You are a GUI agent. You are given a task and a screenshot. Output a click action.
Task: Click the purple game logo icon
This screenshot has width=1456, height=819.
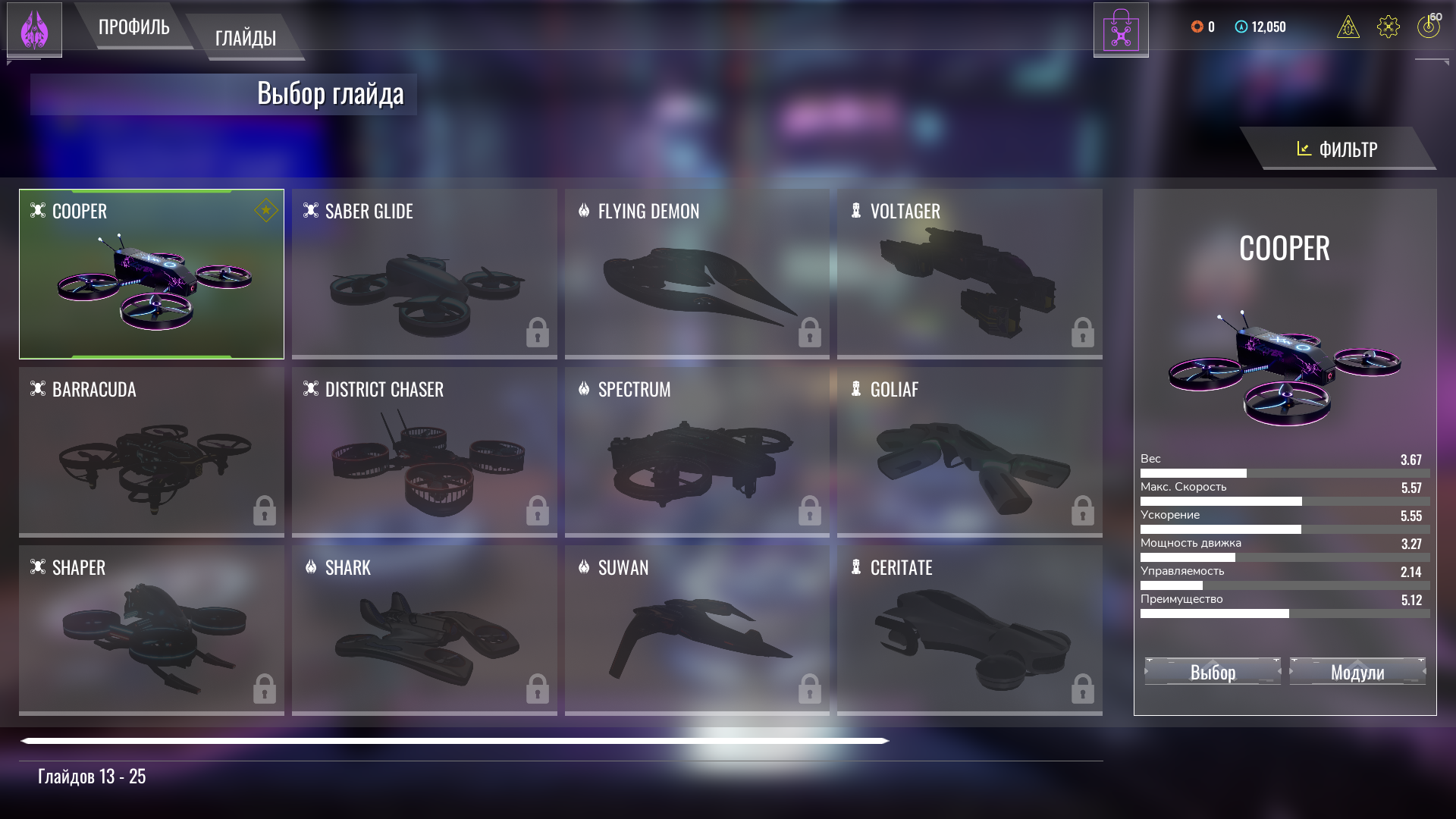[34, 30]
